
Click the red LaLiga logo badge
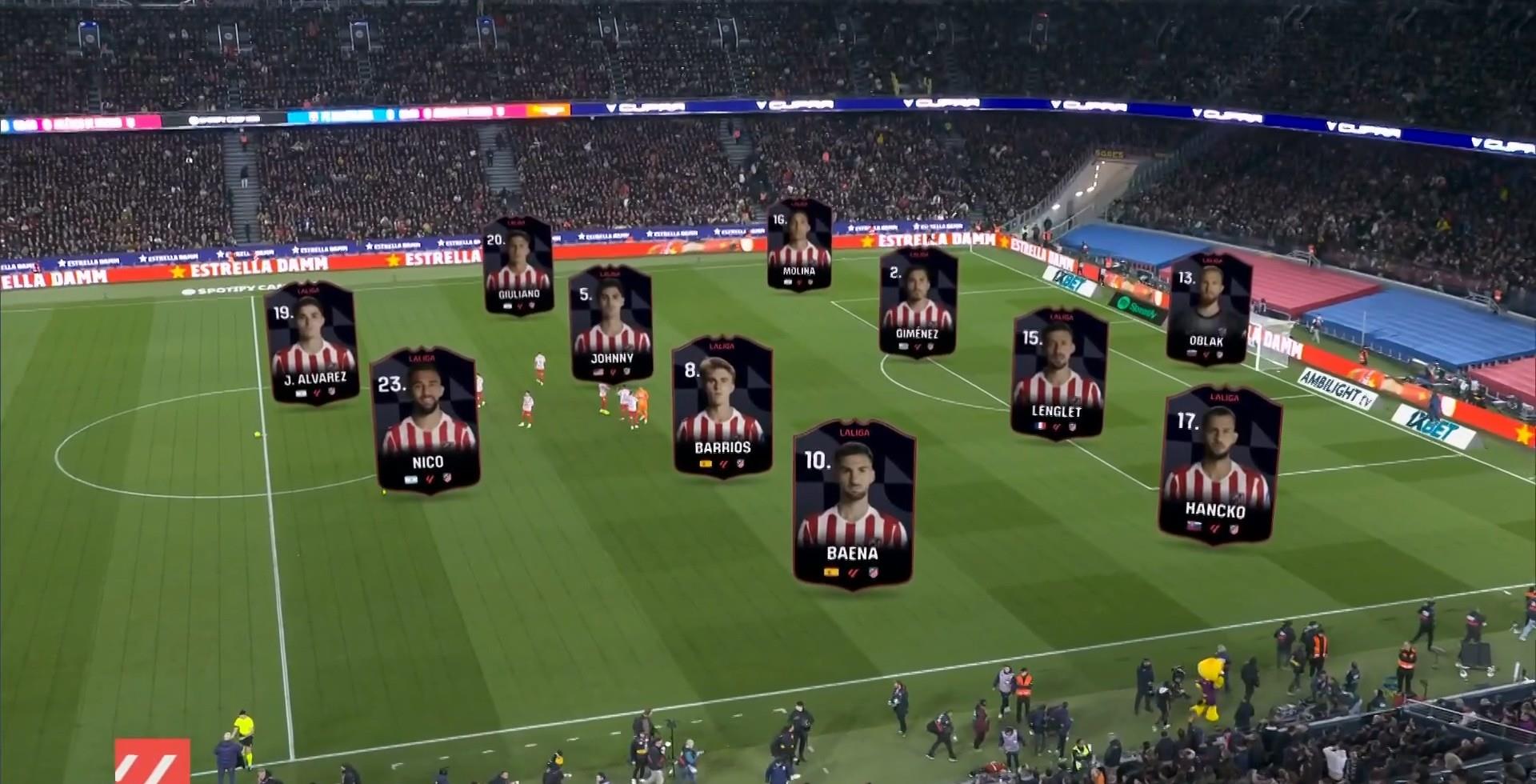click(152, 761)
